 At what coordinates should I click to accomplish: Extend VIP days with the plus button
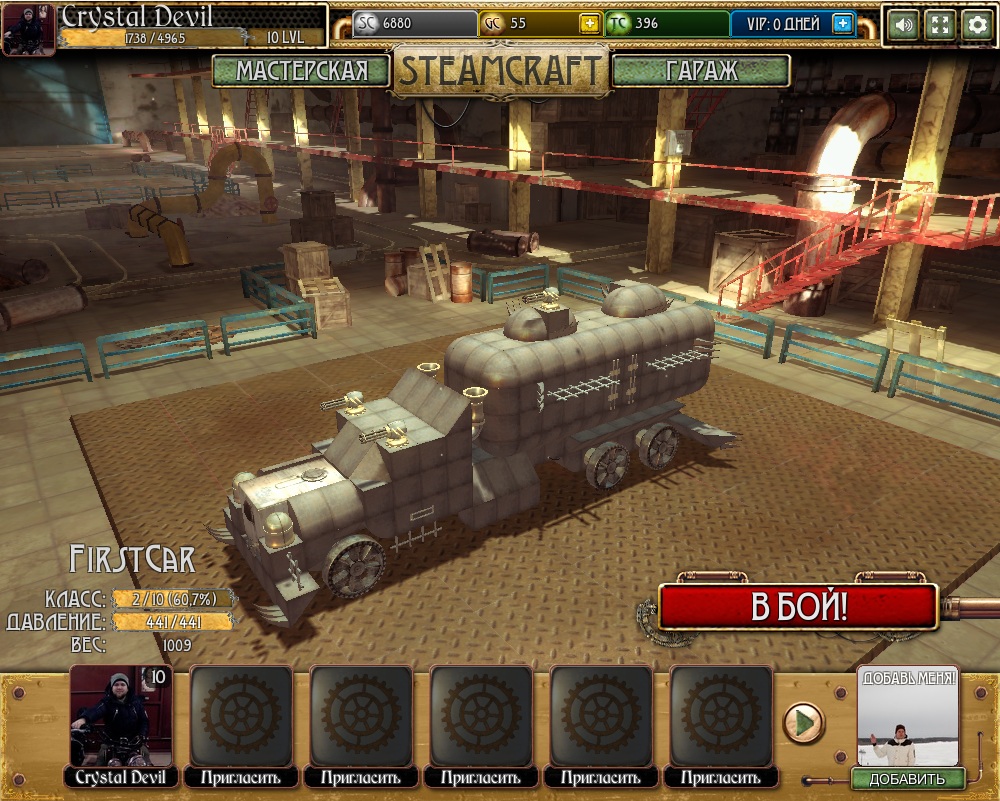[x=843, y=24]
